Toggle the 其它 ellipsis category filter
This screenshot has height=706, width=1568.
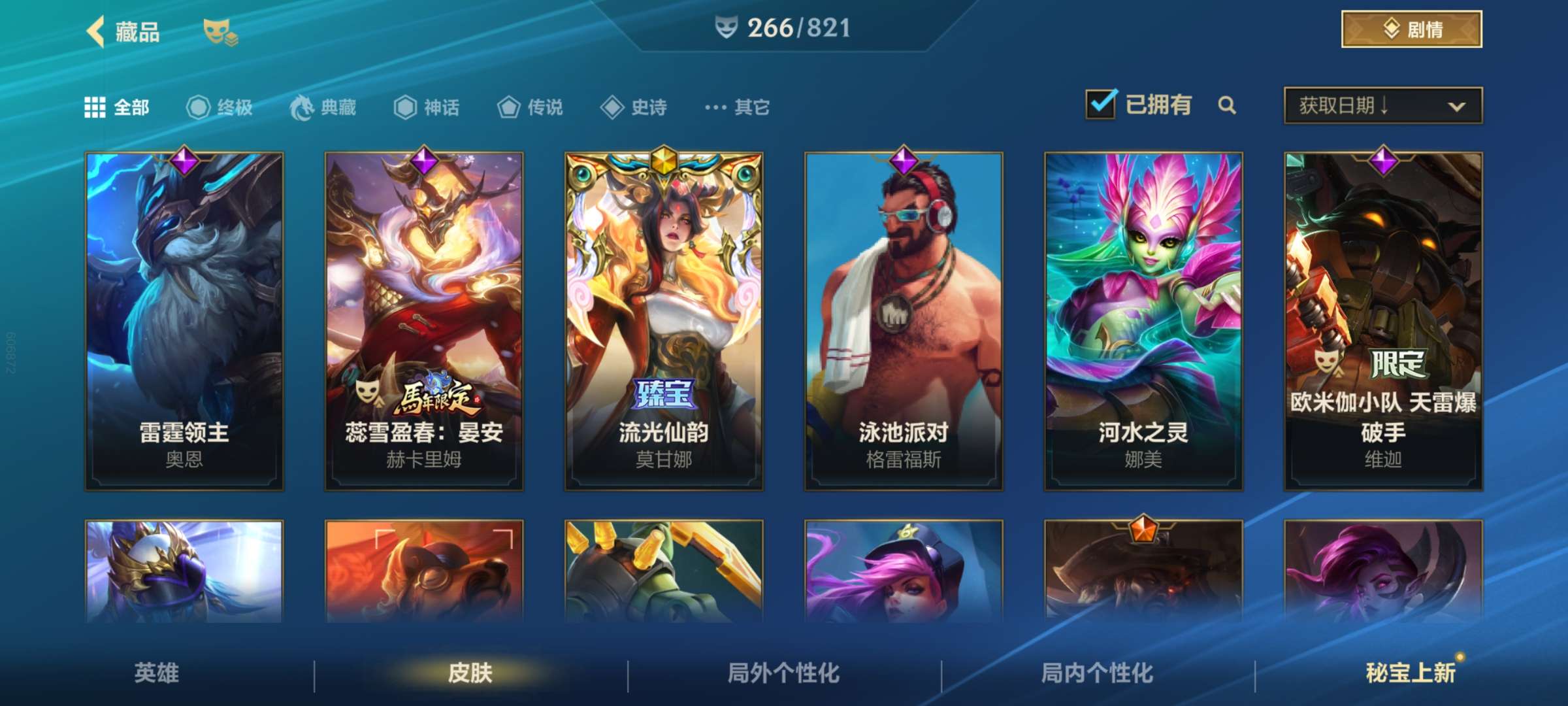coord(715,109)
